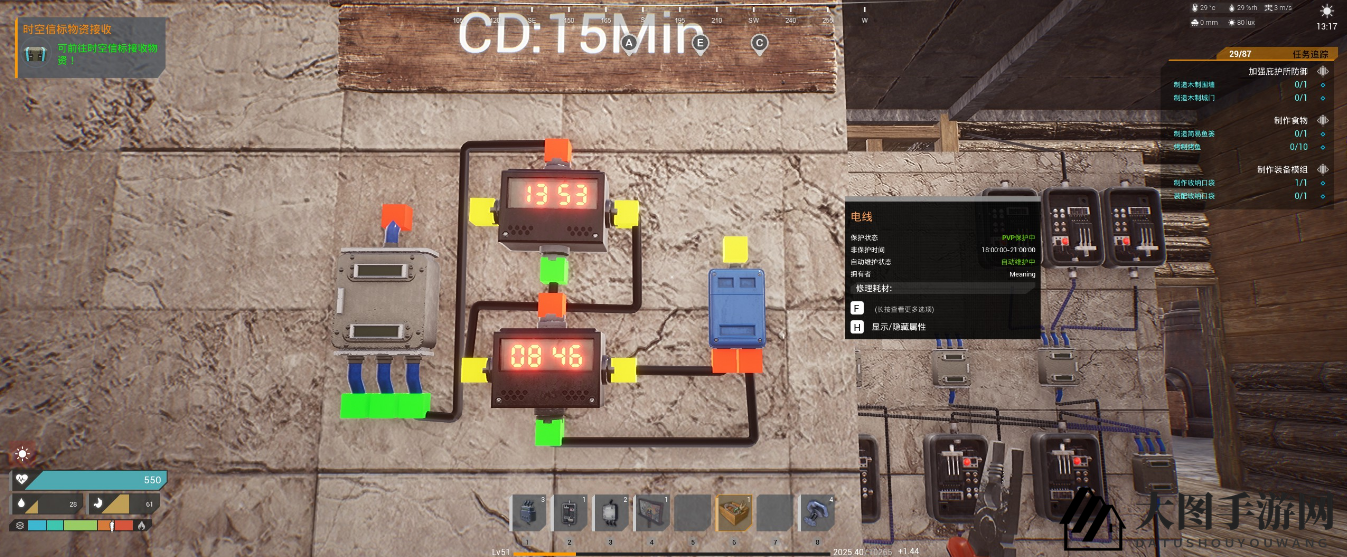Screen dimensions: 1347x557
Task: Select the highlighted wooden toolbox hotbar slot
Action: tap(734, 513)
